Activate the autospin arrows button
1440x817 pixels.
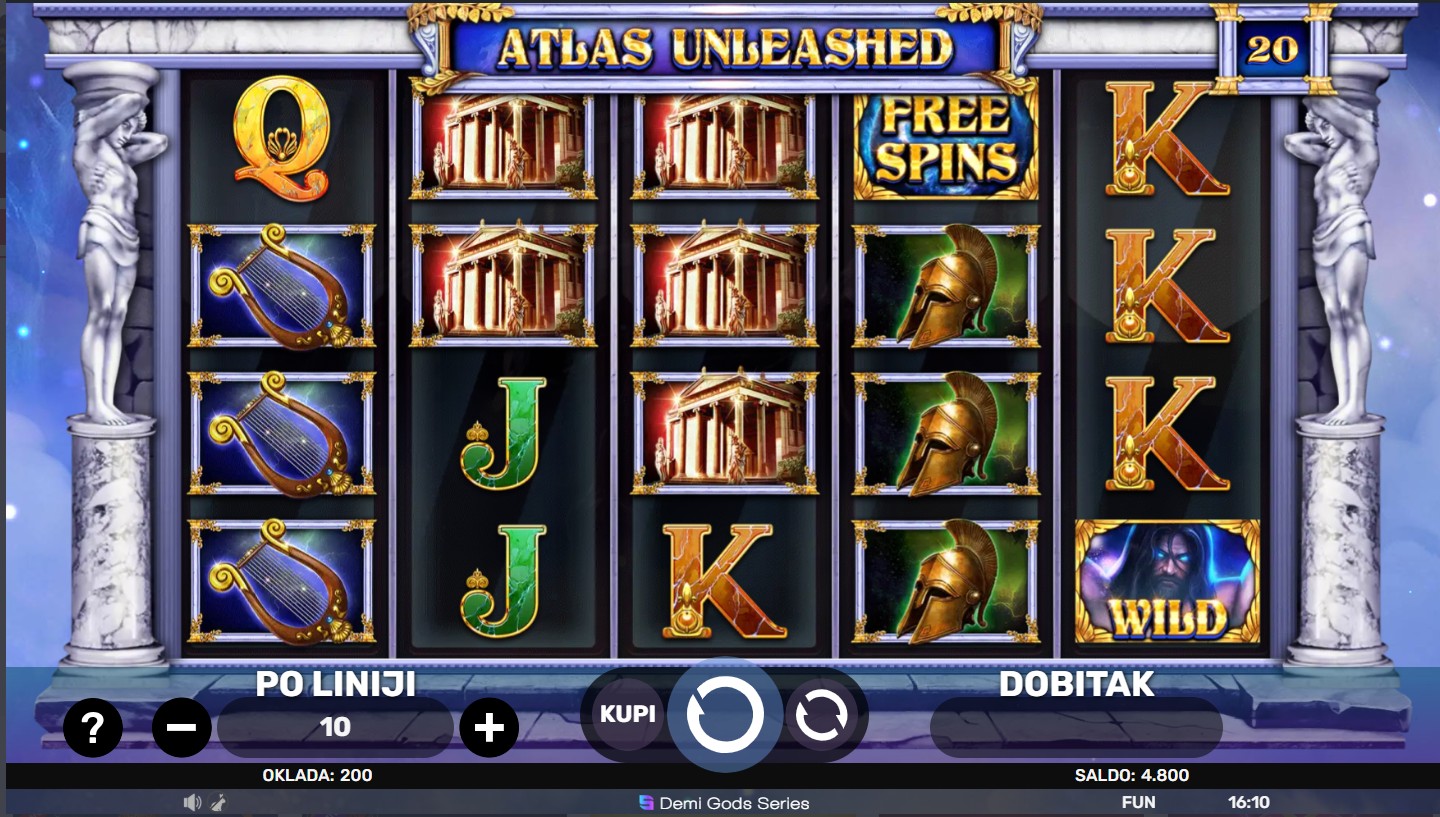822,714
